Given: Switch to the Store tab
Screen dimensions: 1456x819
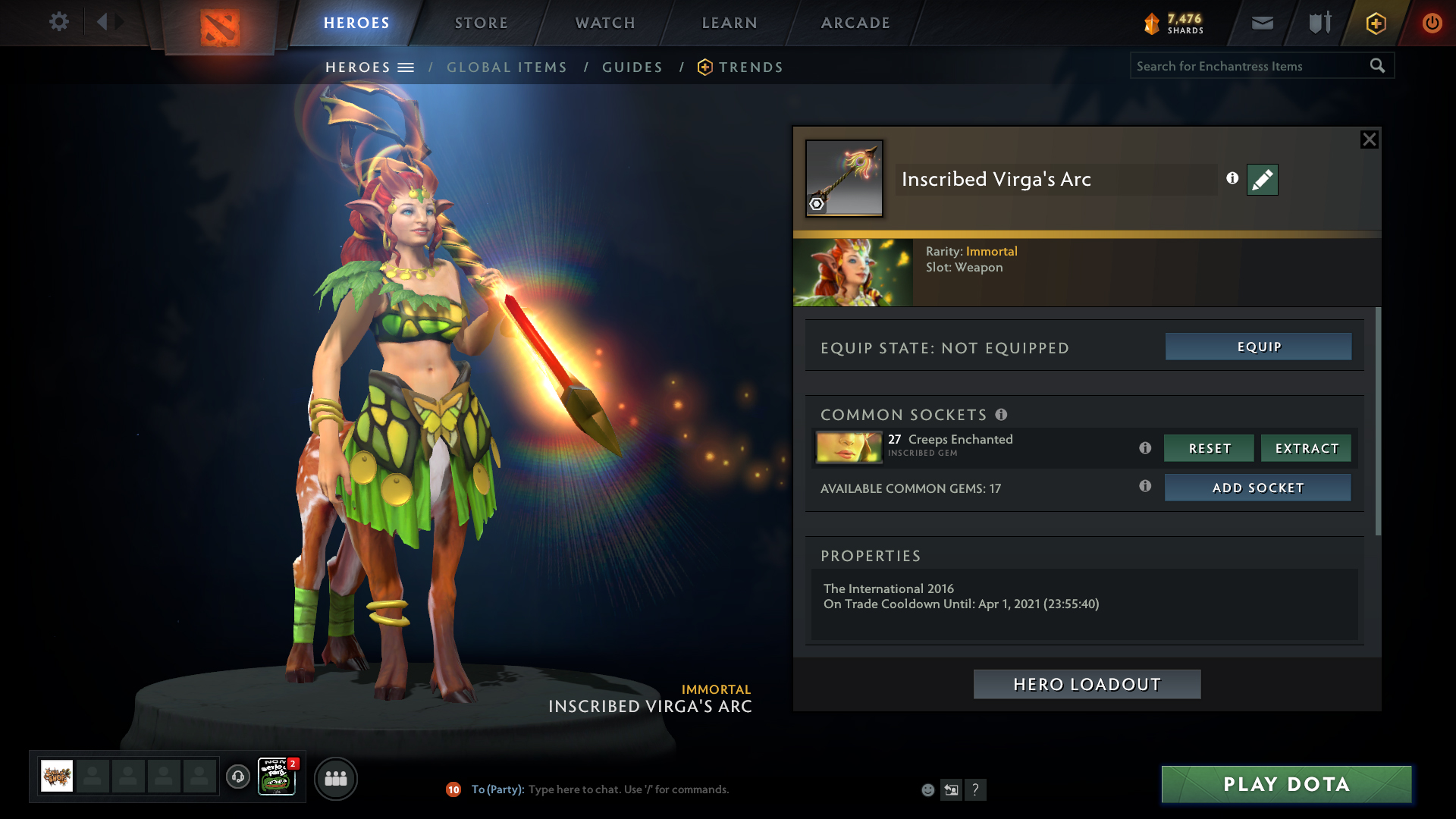Looking at the screenshot, I should pyautogui.click(x=481, y=23).
